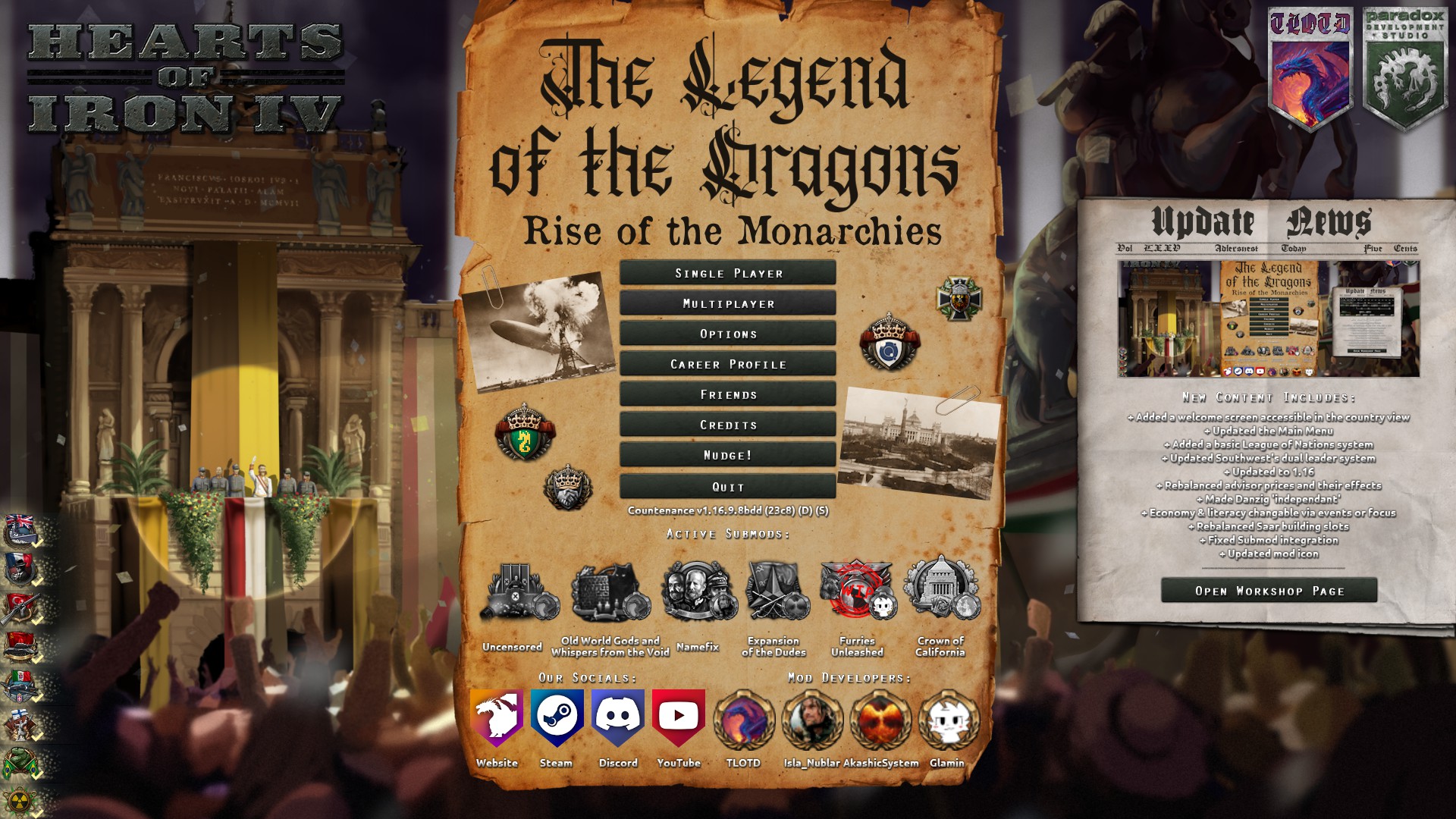The image size is (1456, 819).
Task: View the Career Profile
Action: (x=728, y=364)
